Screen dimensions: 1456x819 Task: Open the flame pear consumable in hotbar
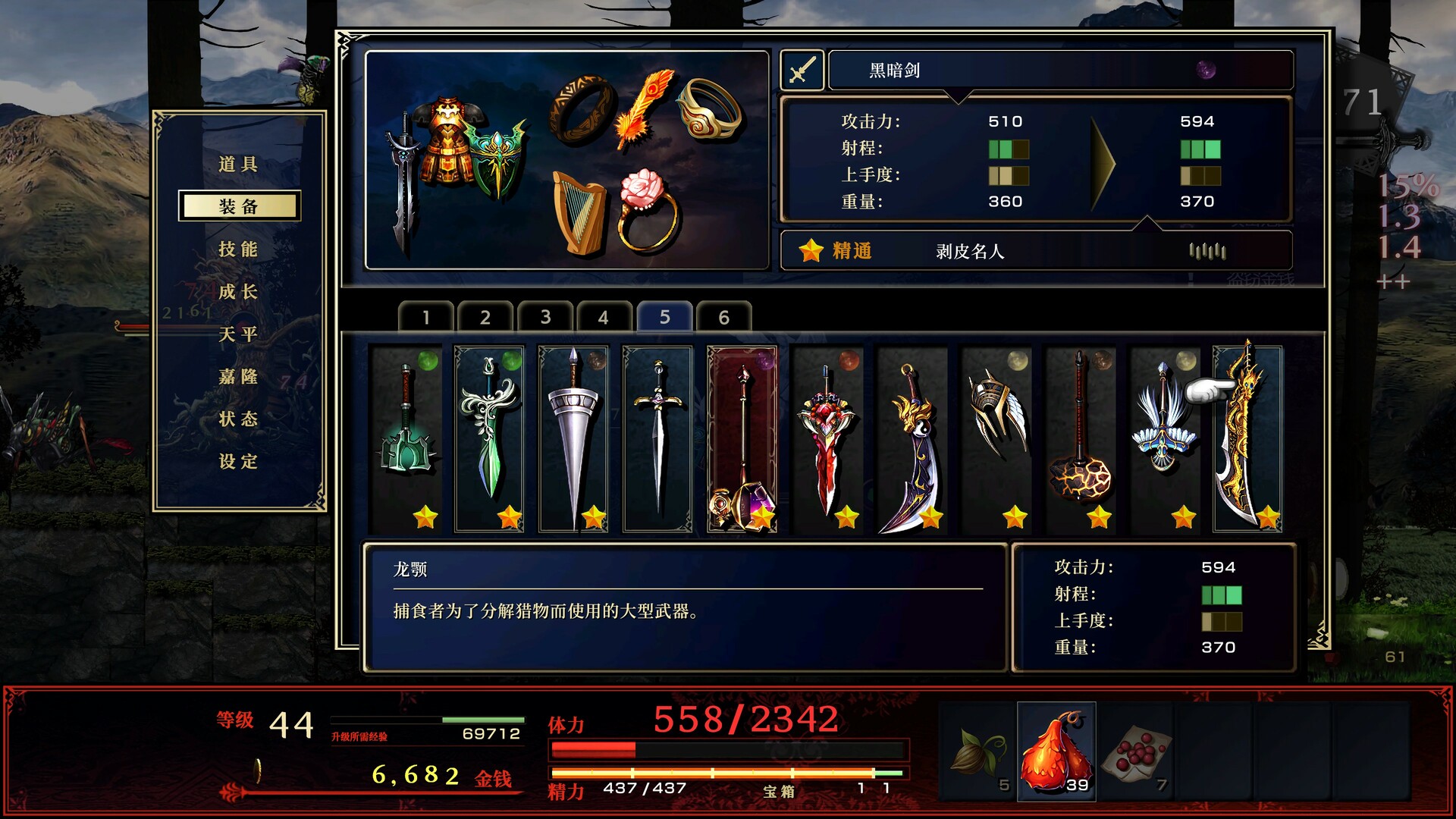click(x=1056, y=751)
